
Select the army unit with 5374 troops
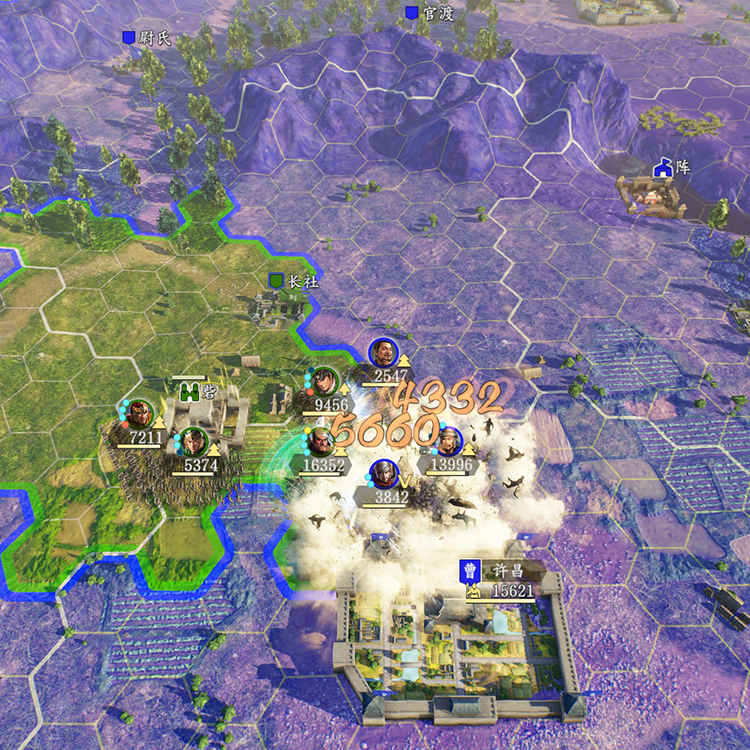(x=193, y=443)
